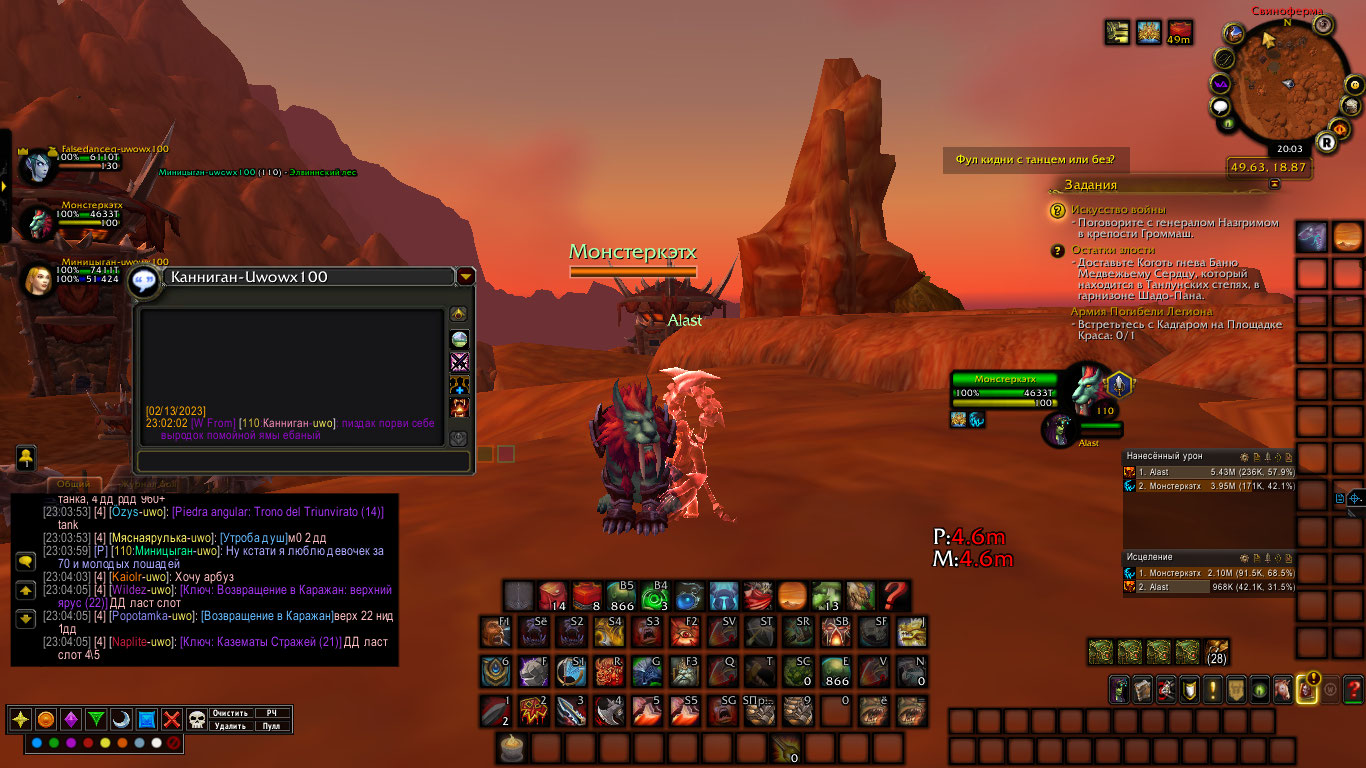This screenshot has height=768, width=1366.
Task: Open the minimap chat bubble button
Action: 1221,107
